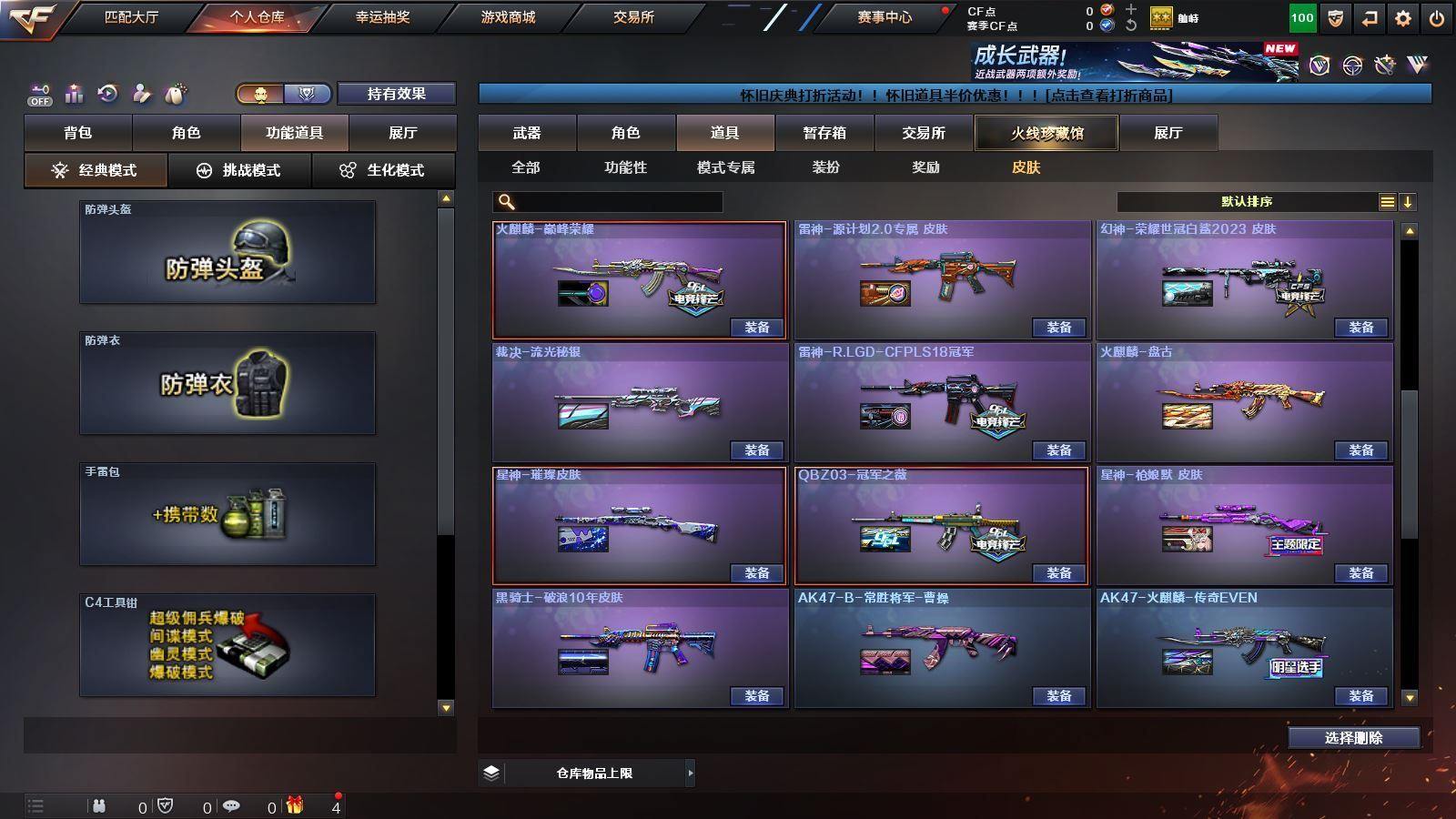Open the 幸运抽奖 lucky draw page
Viewport: 1456px width, 819px height.
[x=382, y=17]
